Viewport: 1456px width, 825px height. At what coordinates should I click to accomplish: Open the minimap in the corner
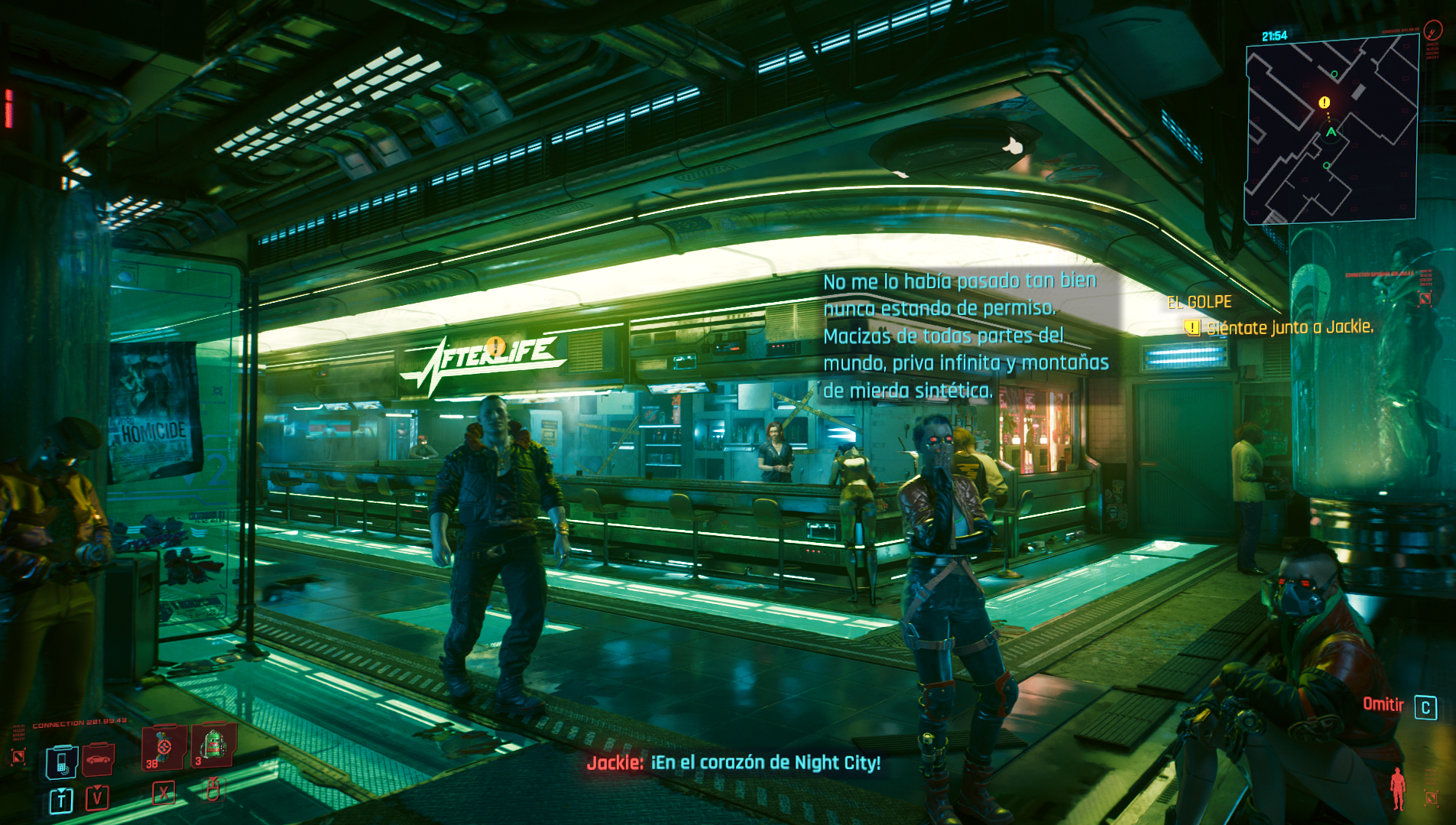click(1331, 130)
